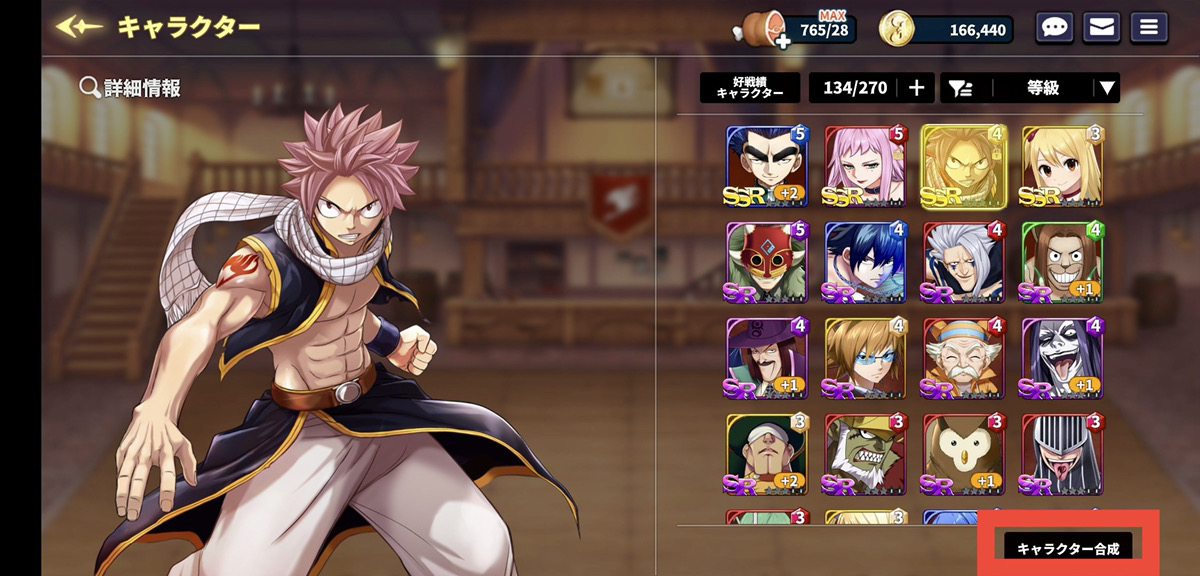
Task: Open 詳細情報 detailed character info
Action: [x=131, y=88]
